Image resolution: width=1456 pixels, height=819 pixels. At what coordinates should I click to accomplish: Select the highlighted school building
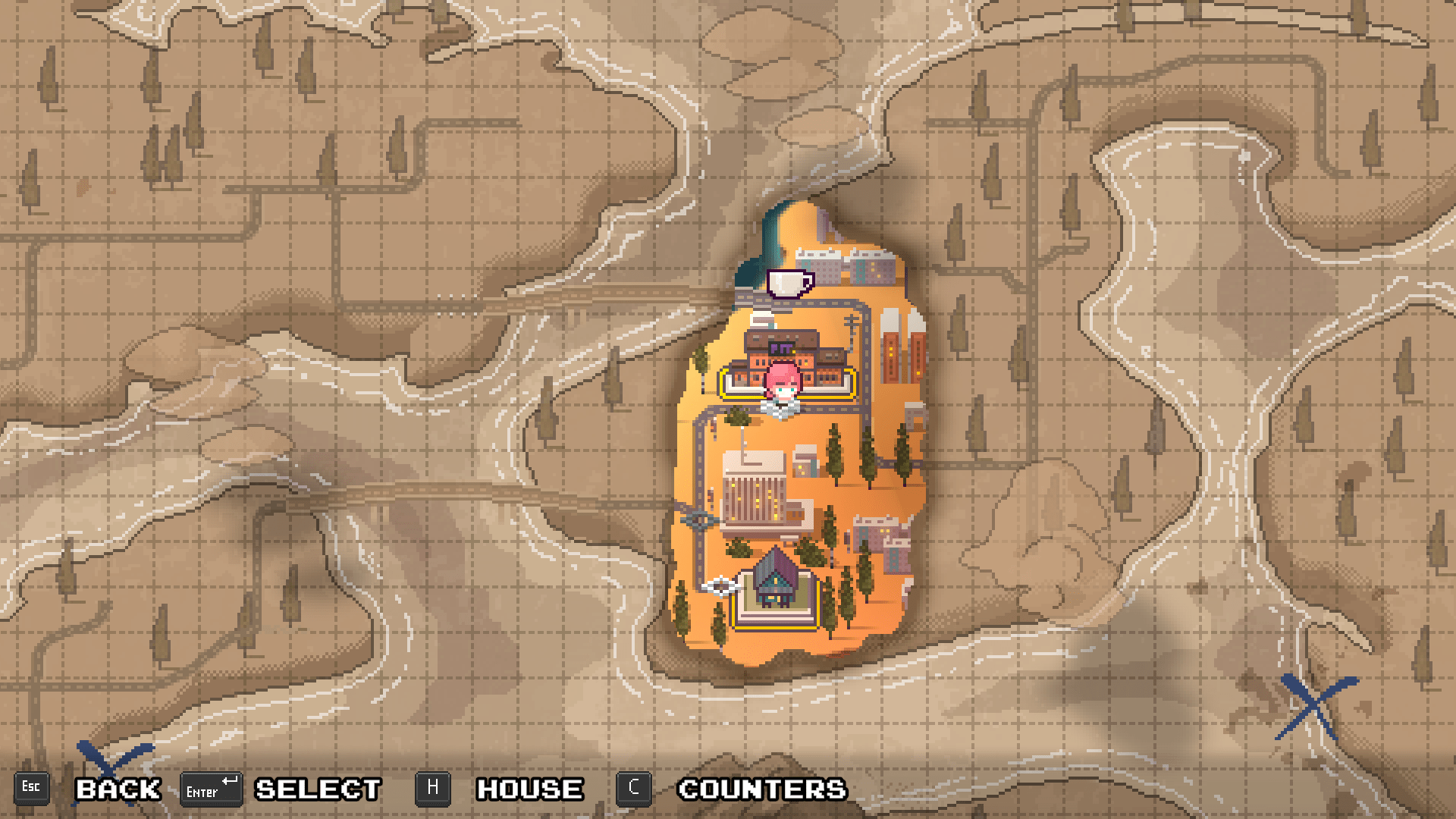786,372
